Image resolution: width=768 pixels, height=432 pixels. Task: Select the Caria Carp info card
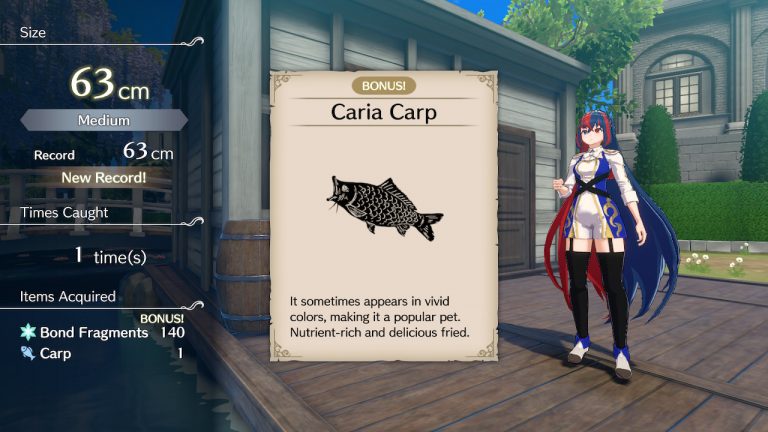(x=384, y=214)
